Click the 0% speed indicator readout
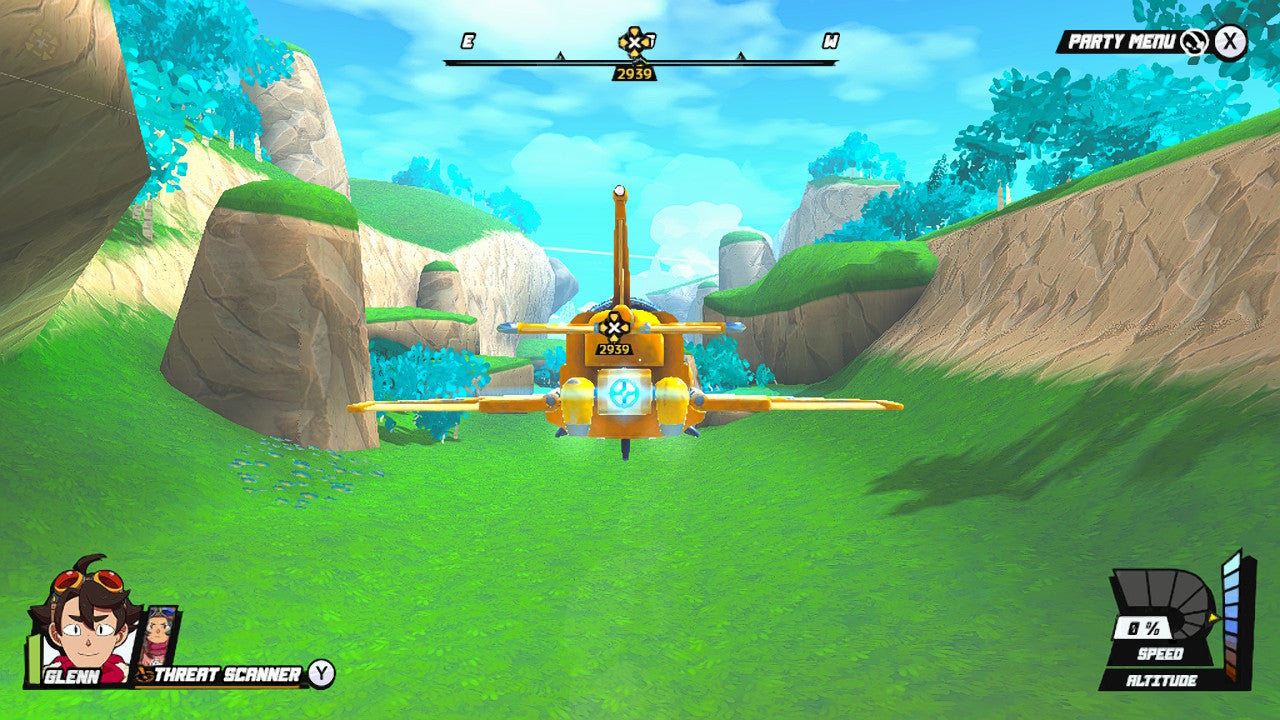1280x720 pixels. pos(1141,627)
